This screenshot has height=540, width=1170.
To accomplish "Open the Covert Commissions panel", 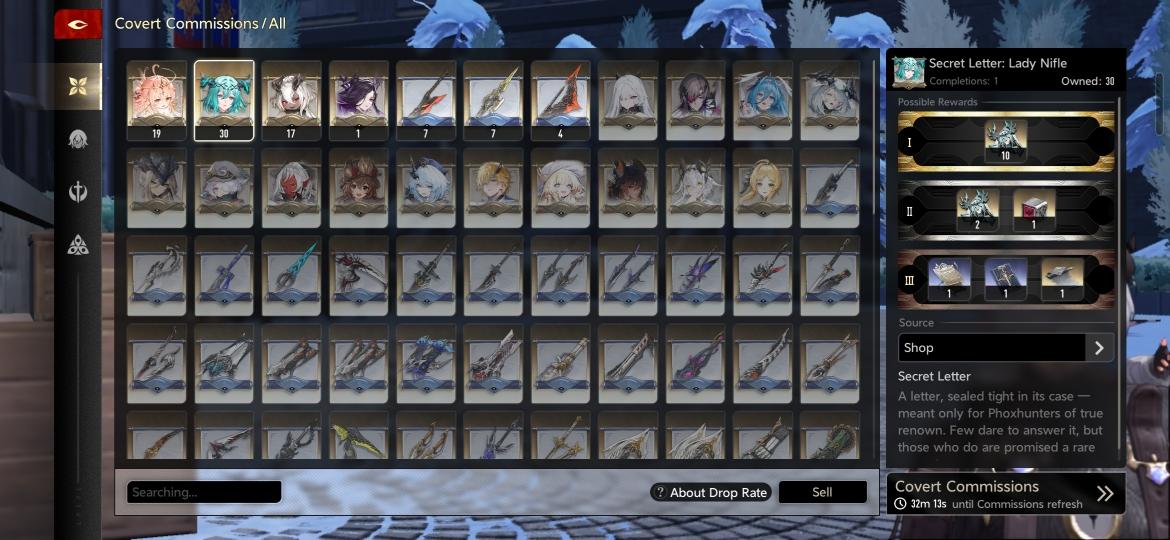I will tap(1005, 493).
